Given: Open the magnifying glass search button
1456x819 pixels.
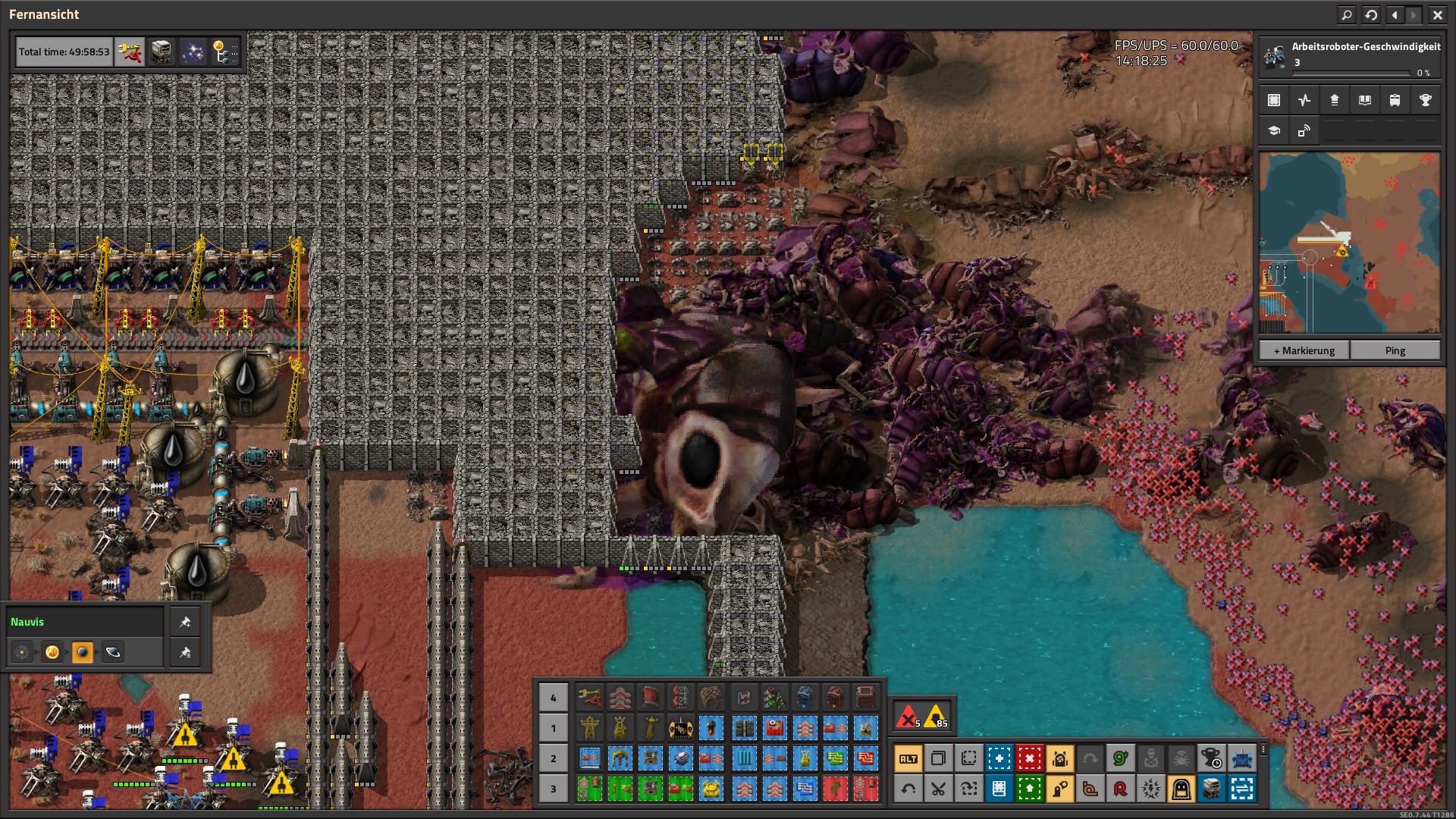Looking at the screenshot, I should [x=1347, y=14].
